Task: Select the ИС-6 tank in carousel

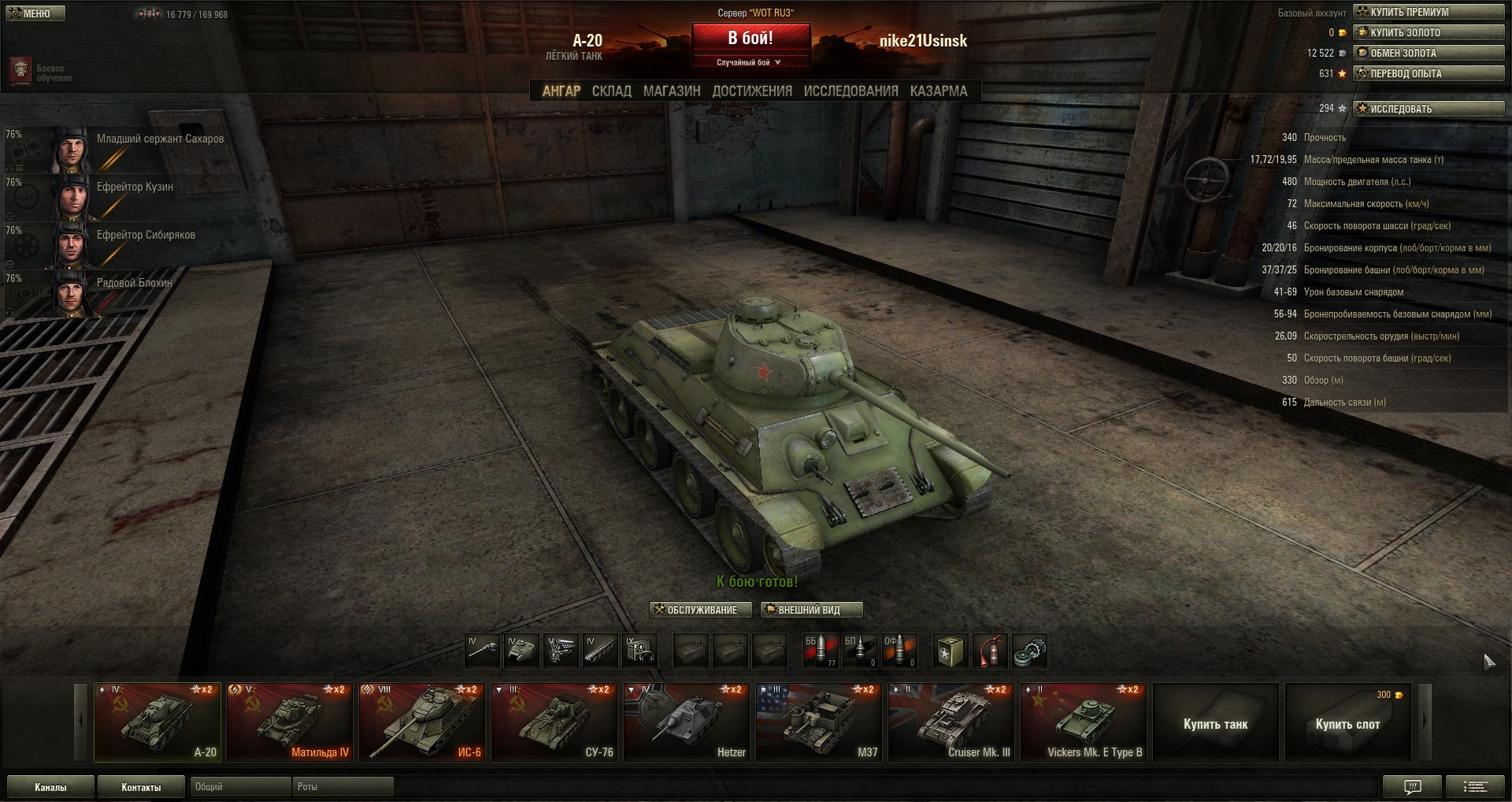Action: coord(422,722)
